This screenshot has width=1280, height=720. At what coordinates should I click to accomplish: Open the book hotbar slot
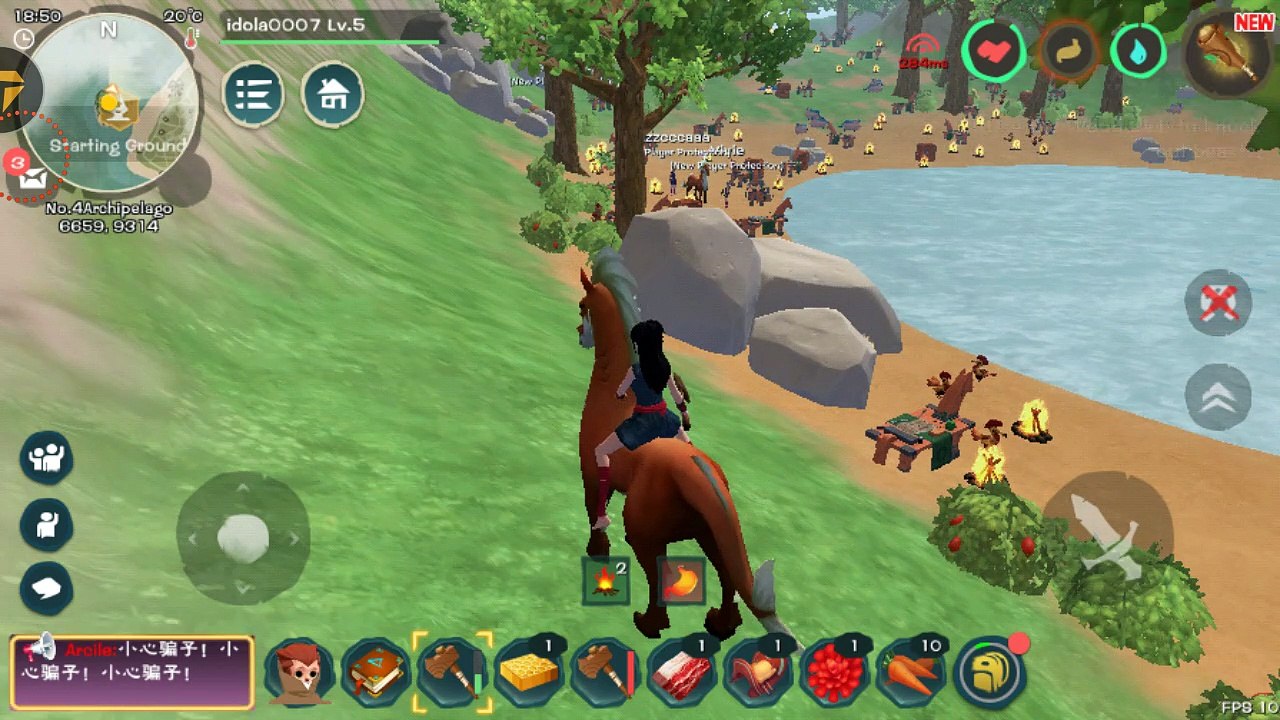376,672
